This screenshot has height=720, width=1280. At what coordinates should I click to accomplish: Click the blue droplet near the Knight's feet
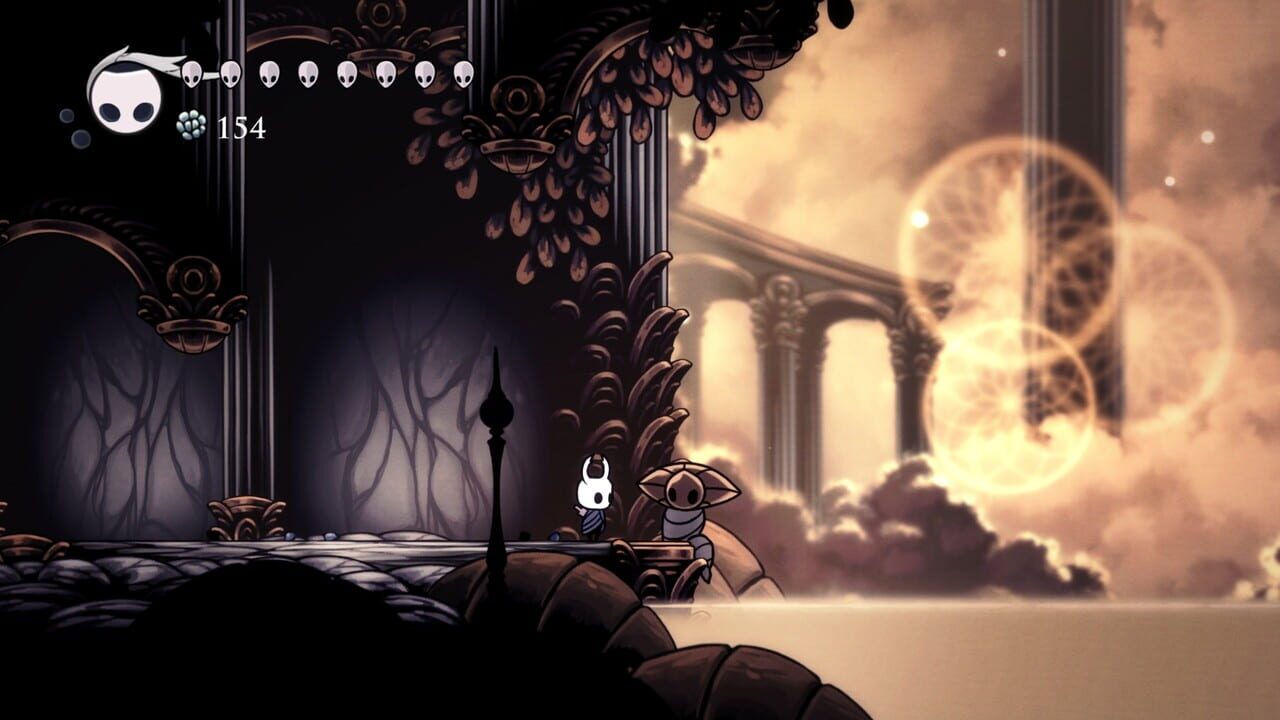point(554,535)
